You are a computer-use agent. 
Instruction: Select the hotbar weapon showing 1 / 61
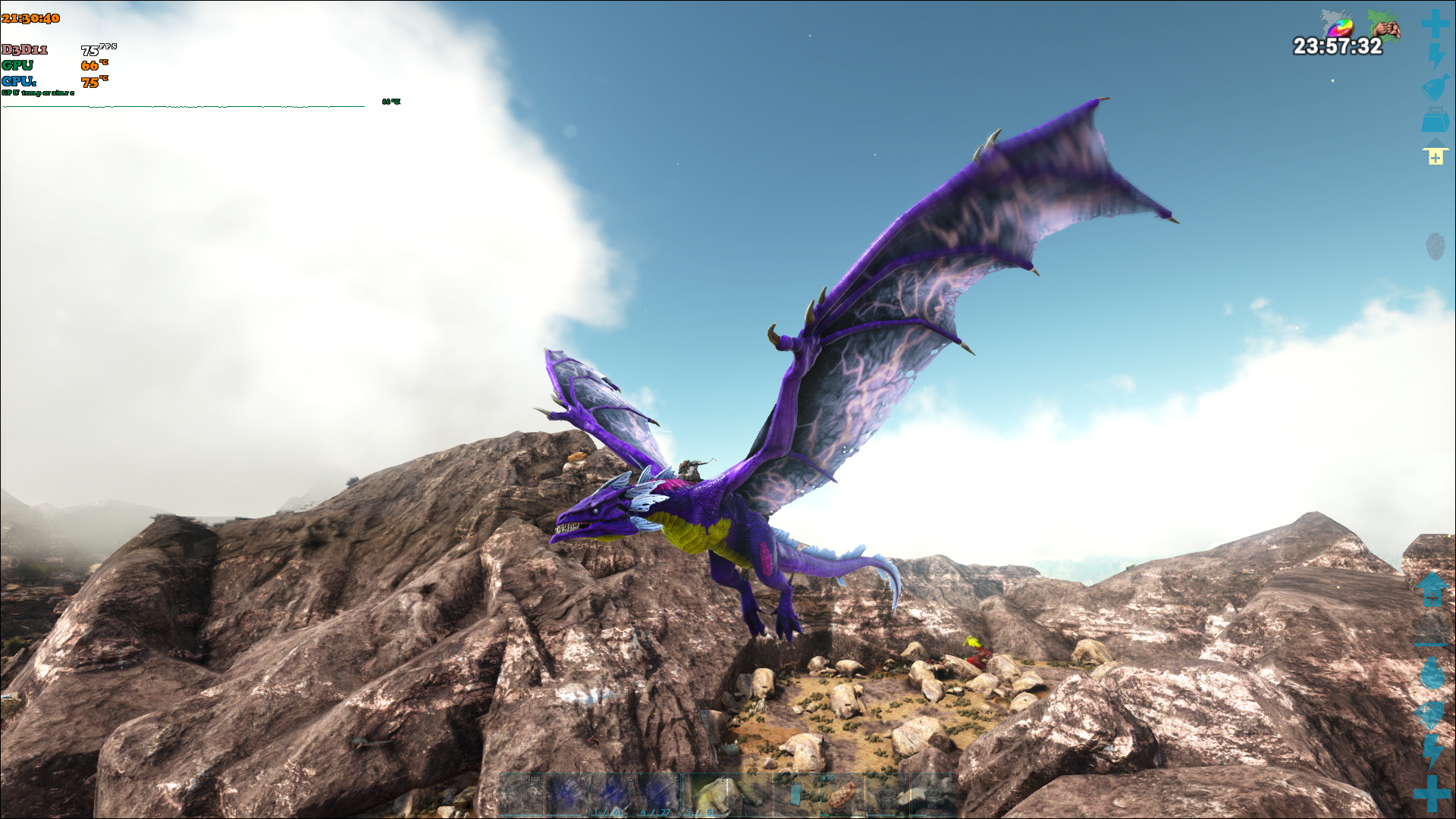pyautogui.click(x=613, y=795)
